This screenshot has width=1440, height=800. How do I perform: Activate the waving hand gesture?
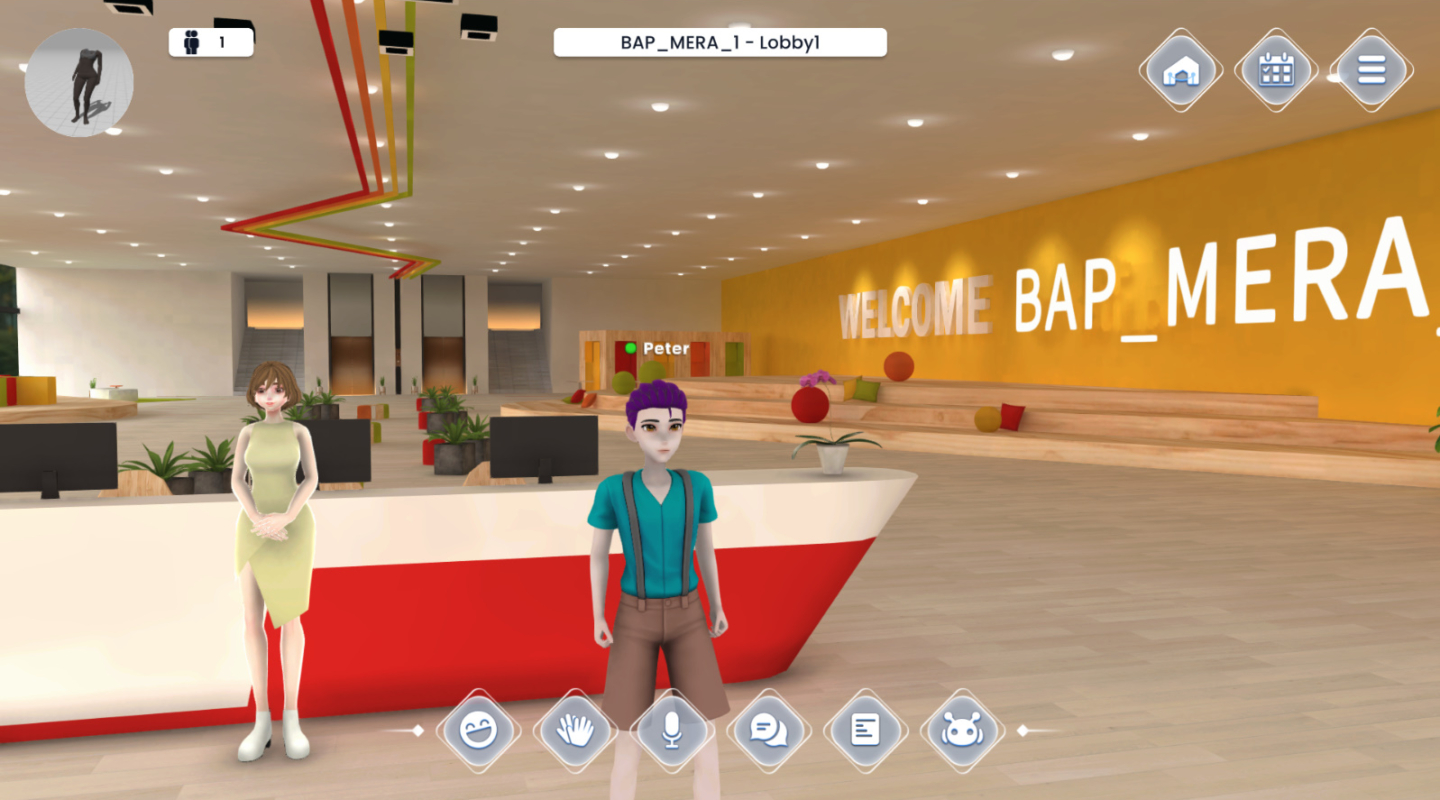click(575, 731)
